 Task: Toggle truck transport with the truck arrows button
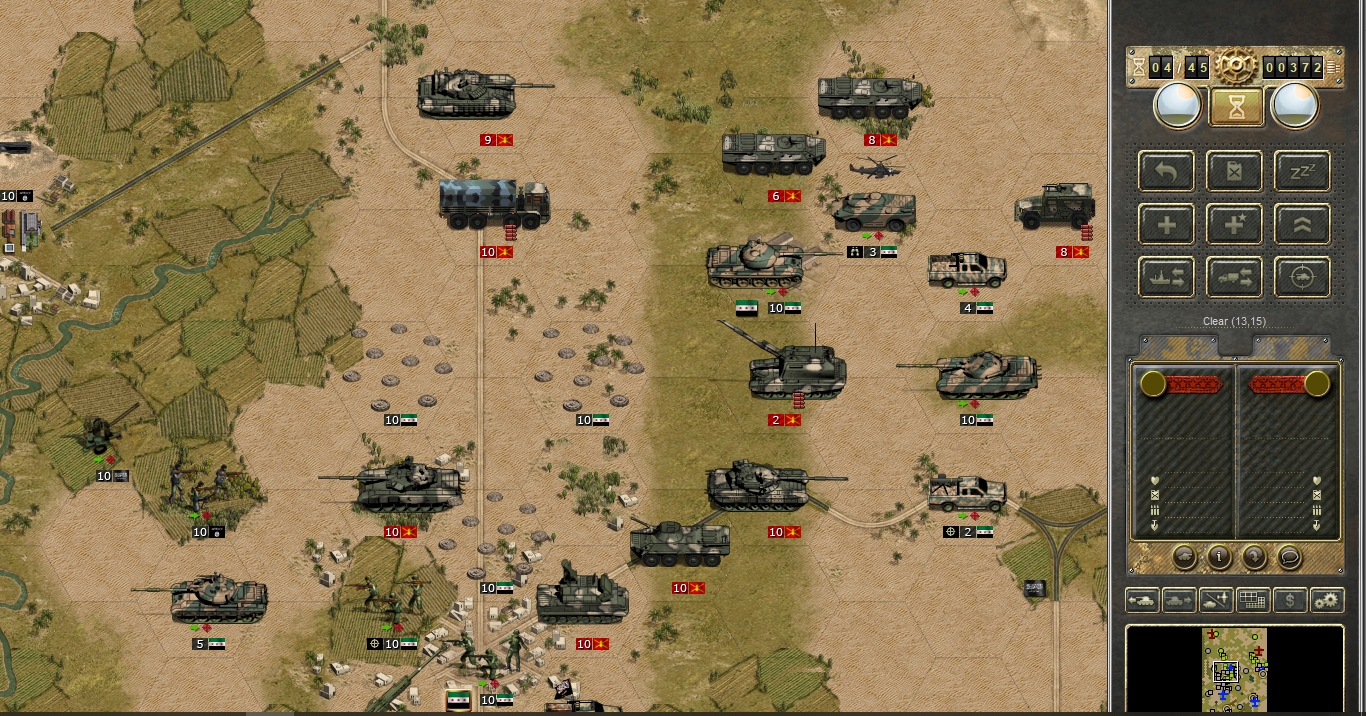[x=1235, y=277]
